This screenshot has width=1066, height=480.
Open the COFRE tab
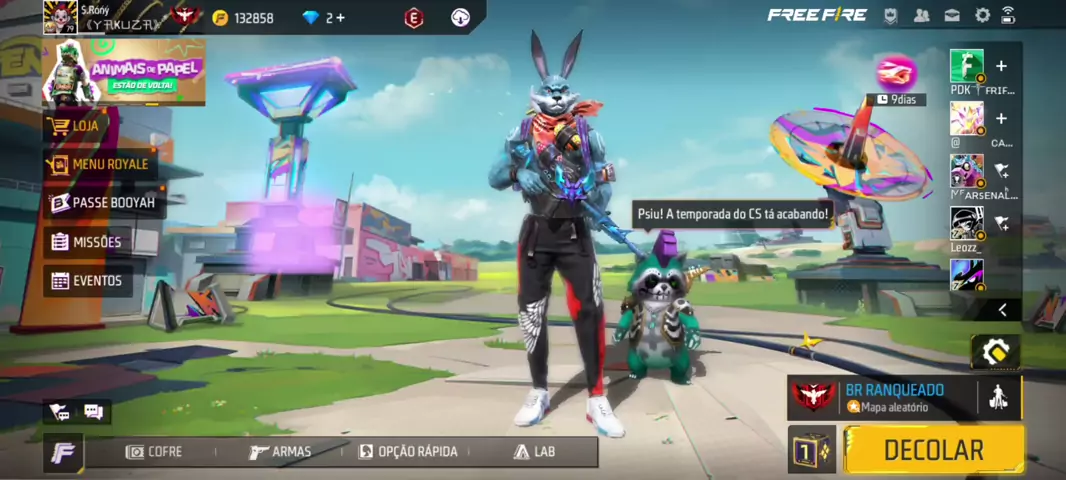pos(154,452)
